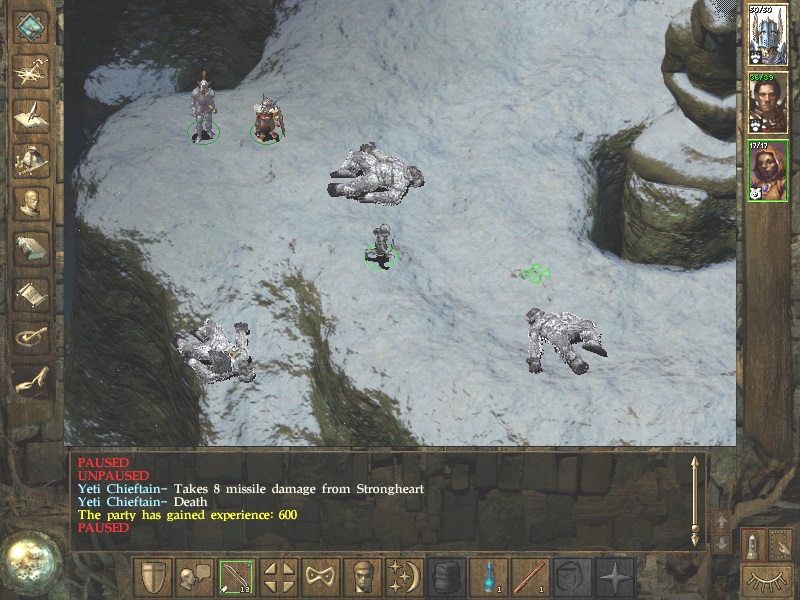The width and height of the screenshot is (800, 600).
Task: Select the bow weapon quick slot
Action: [x=236, y=577]
